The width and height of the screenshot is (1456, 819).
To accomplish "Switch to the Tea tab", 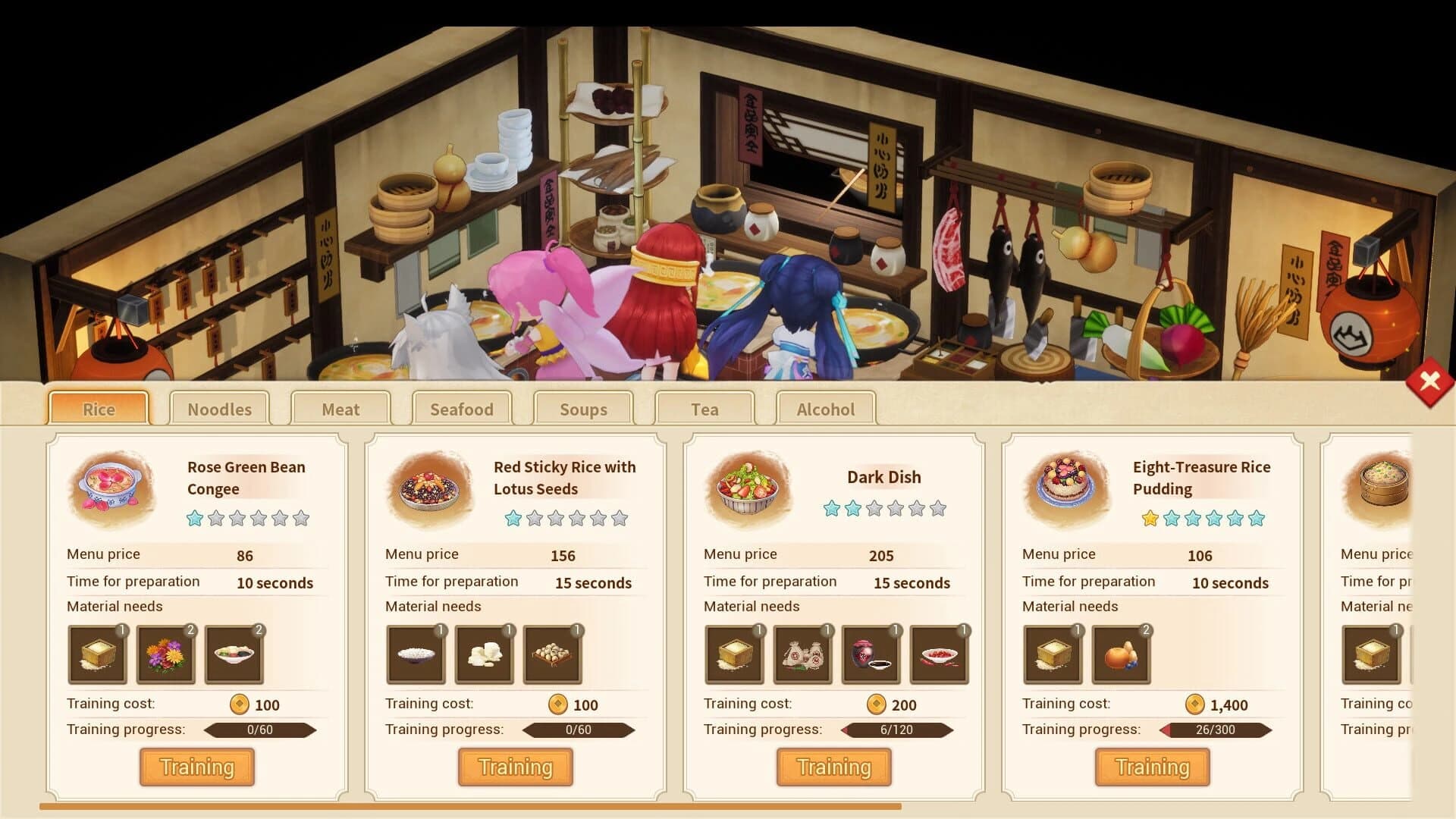I will click(704, 409).
